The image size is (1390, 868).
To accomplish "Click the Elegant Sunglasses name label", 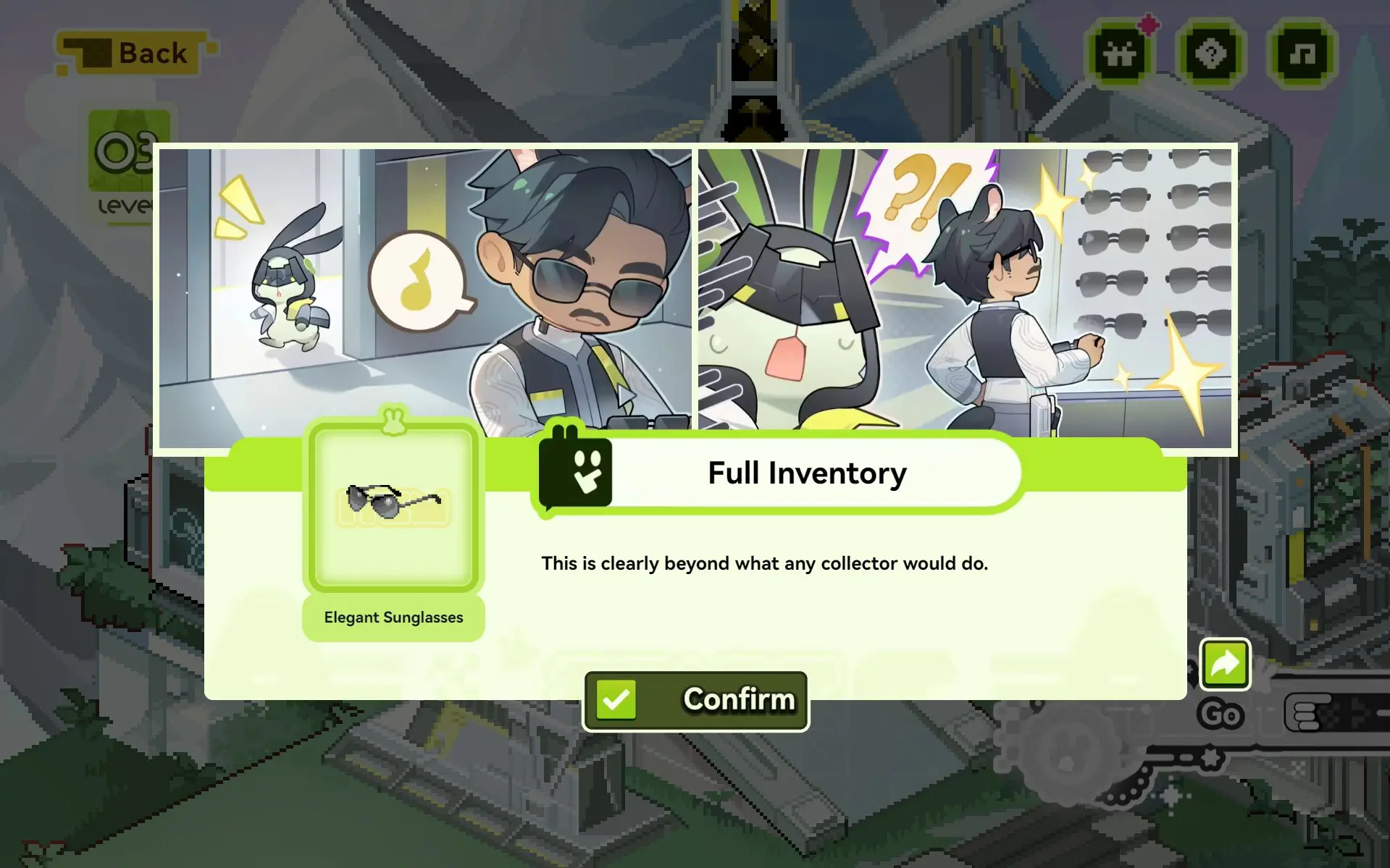I will pyautogui.click(x=393, y=618).
